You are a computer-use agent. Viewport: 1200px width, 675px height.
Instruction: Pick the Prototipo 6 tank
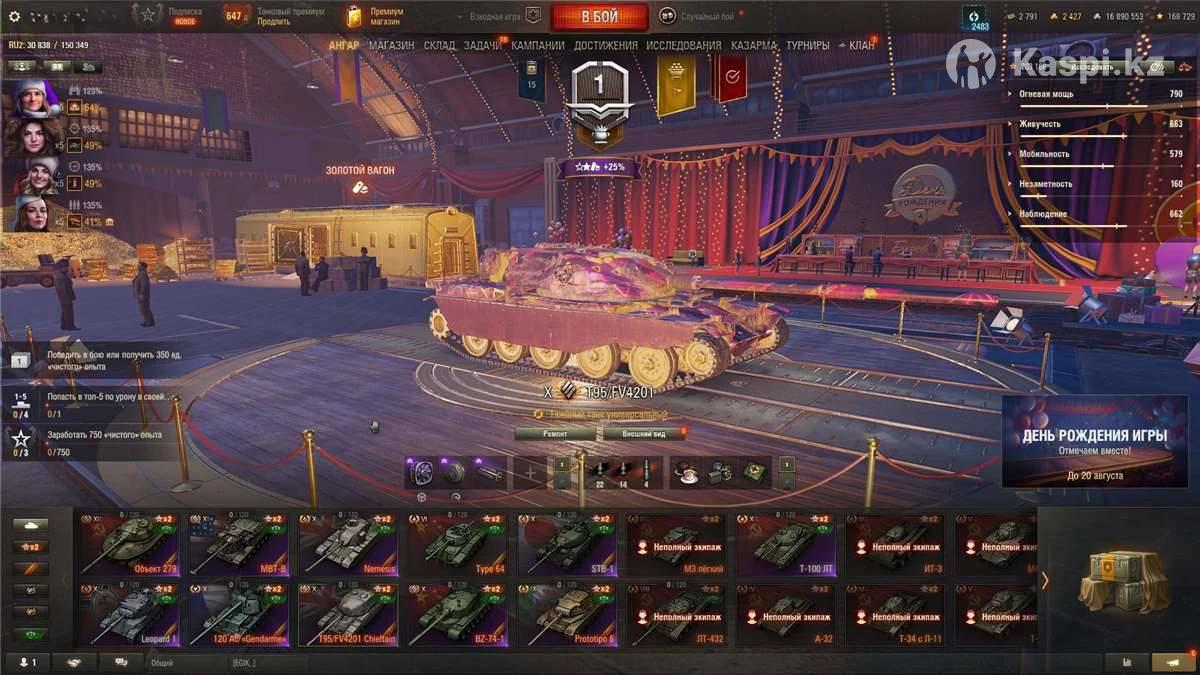[x=565, y=614]
